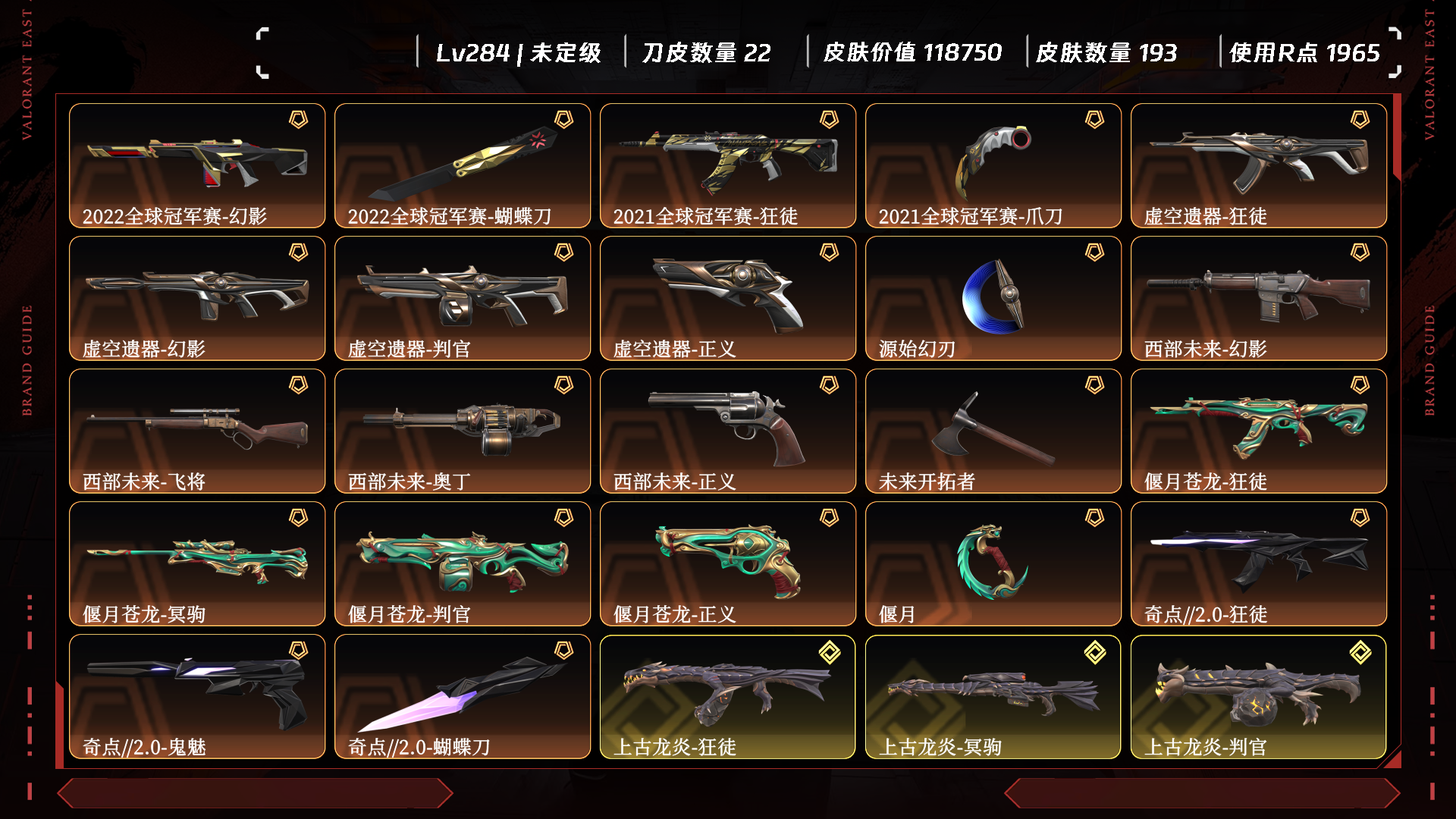
Task: Open the 西部未来-飞将 sniper card
Action: point(197,431)
